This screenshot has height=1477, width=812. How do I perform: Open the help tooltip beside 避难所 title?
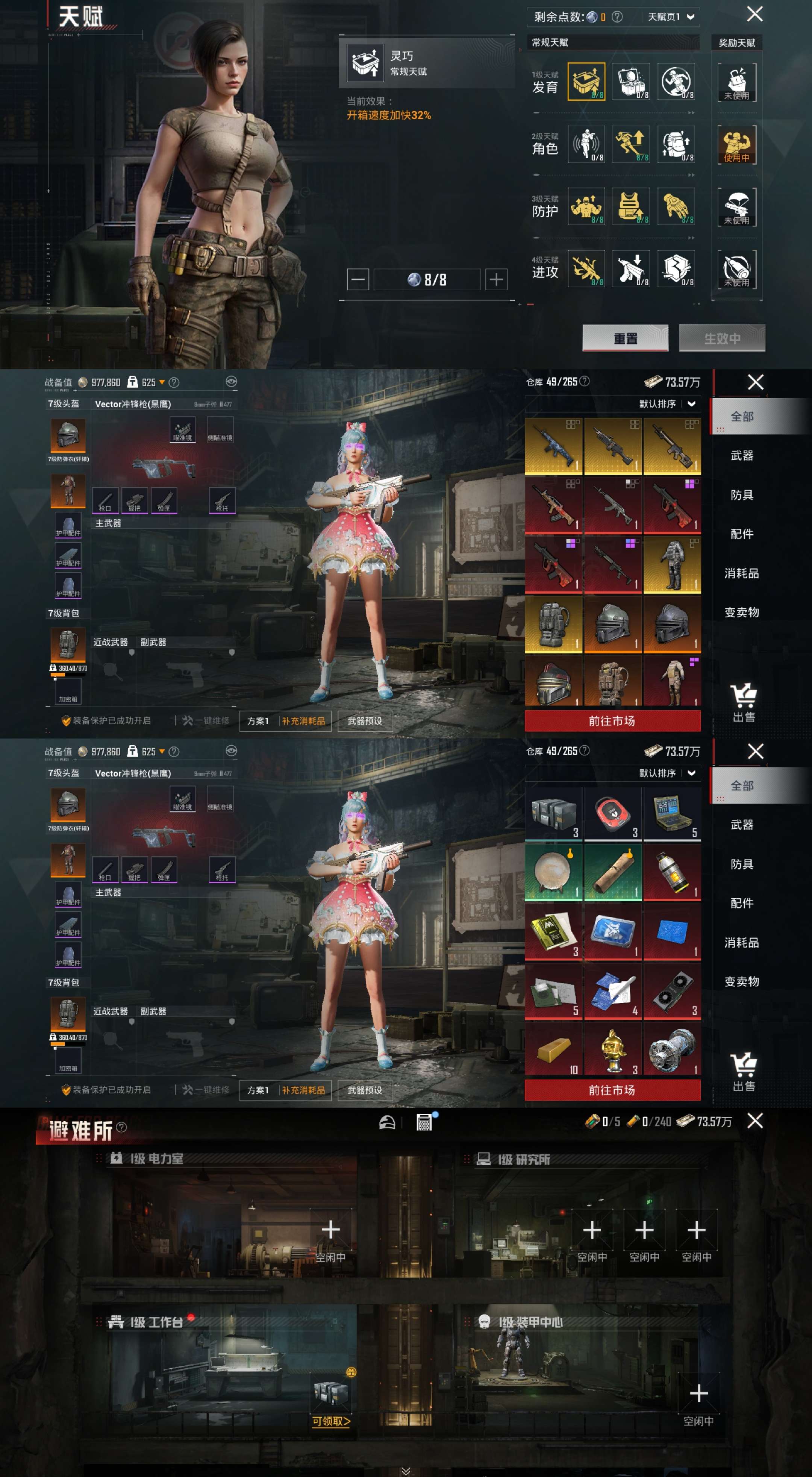pos(121,1127)
